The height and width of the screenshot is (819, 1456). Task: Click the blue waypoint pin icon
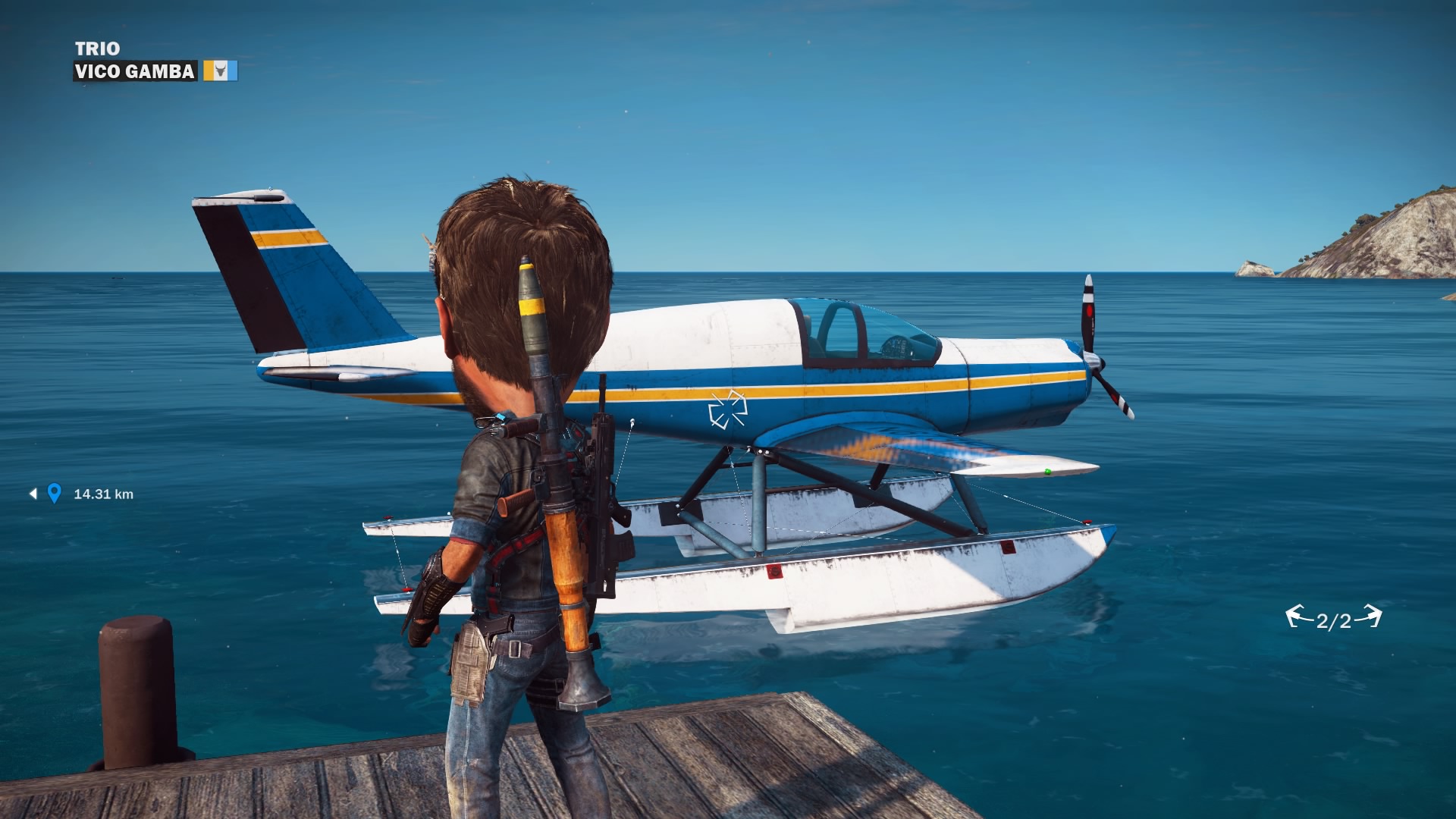(54, 494)
